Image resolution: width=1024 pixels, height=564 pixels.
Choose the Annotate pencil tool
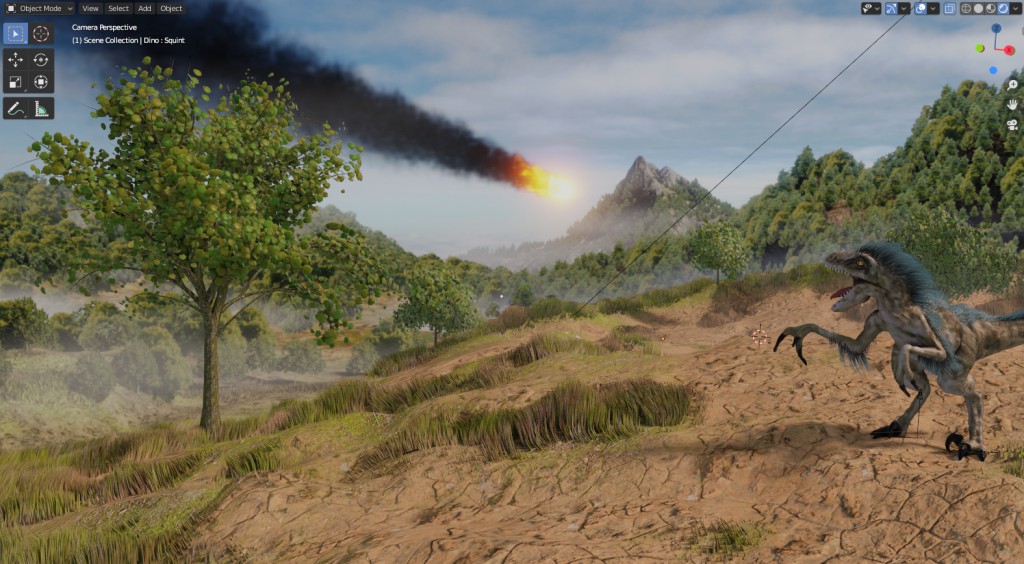tap(16, 108)
